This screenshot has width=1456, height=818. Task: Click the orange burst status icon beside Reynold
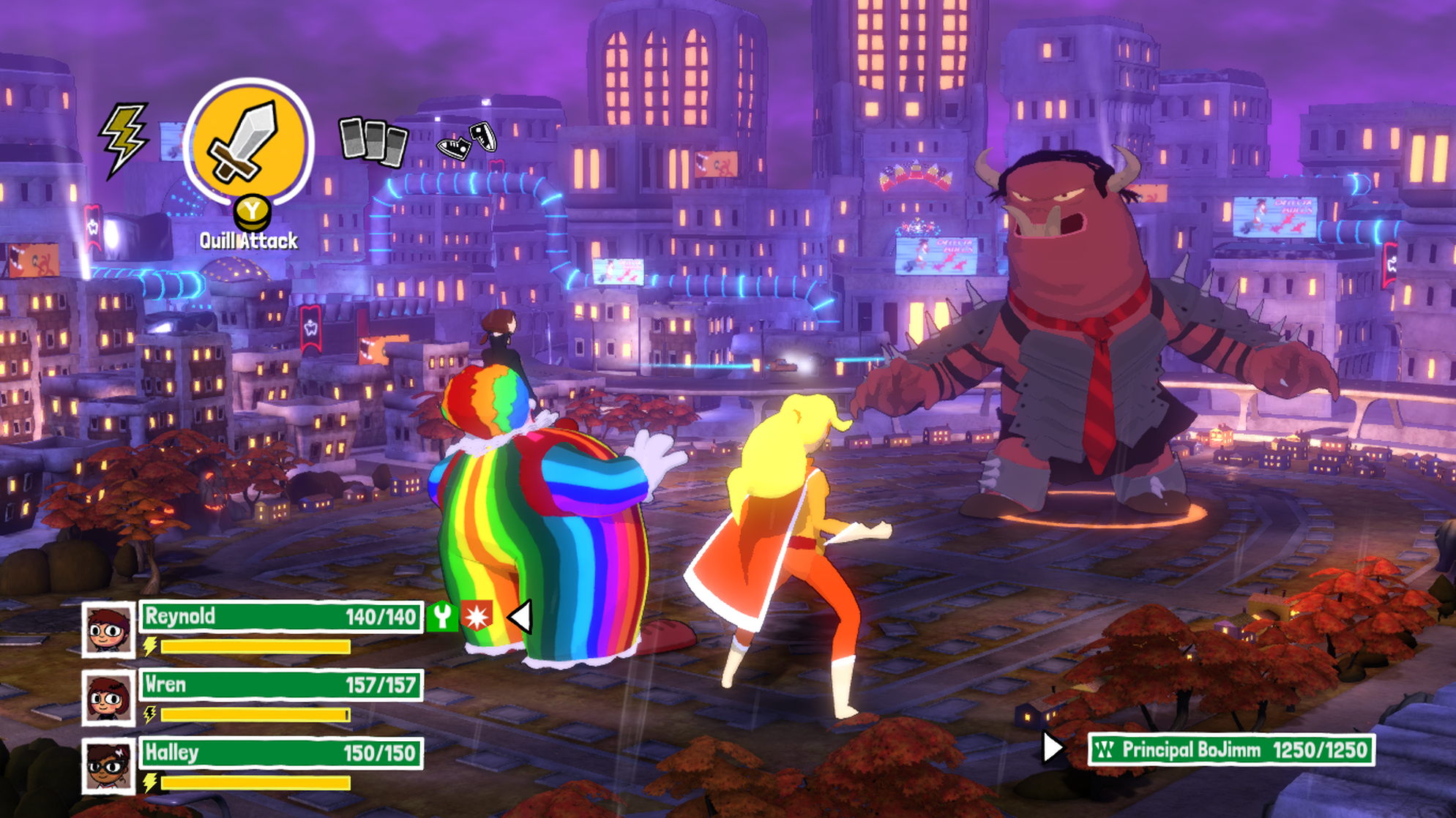pos(477,617)
